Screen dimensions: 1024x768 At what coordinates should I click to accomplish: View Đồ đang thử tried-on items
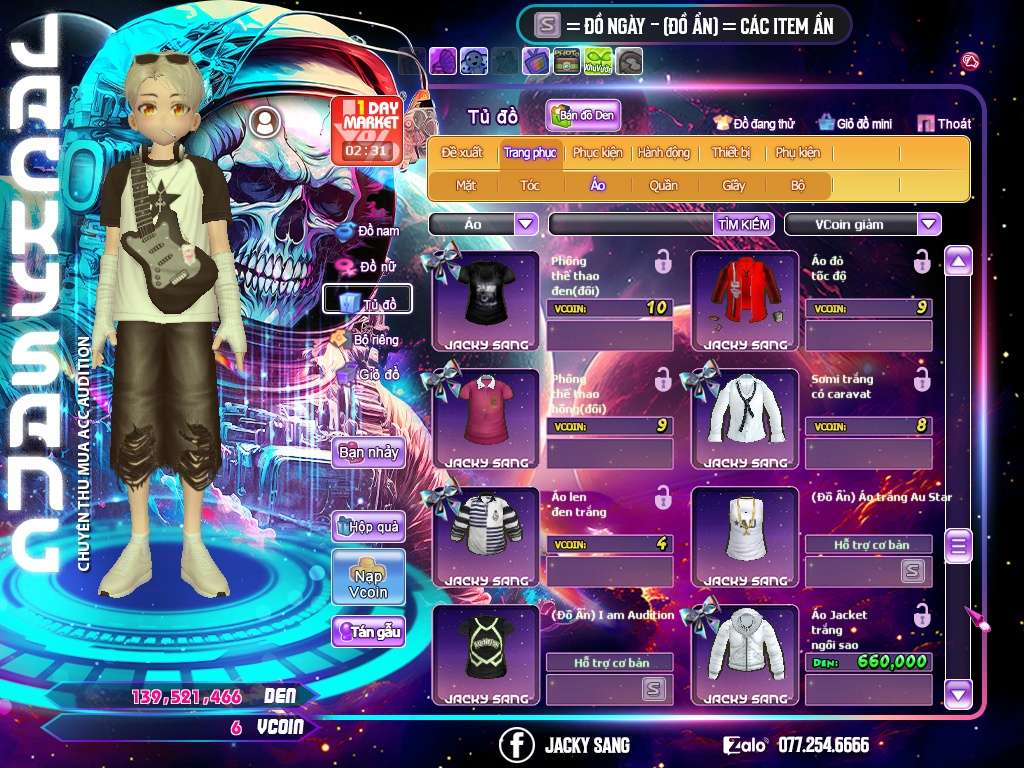tap(754, 124)
